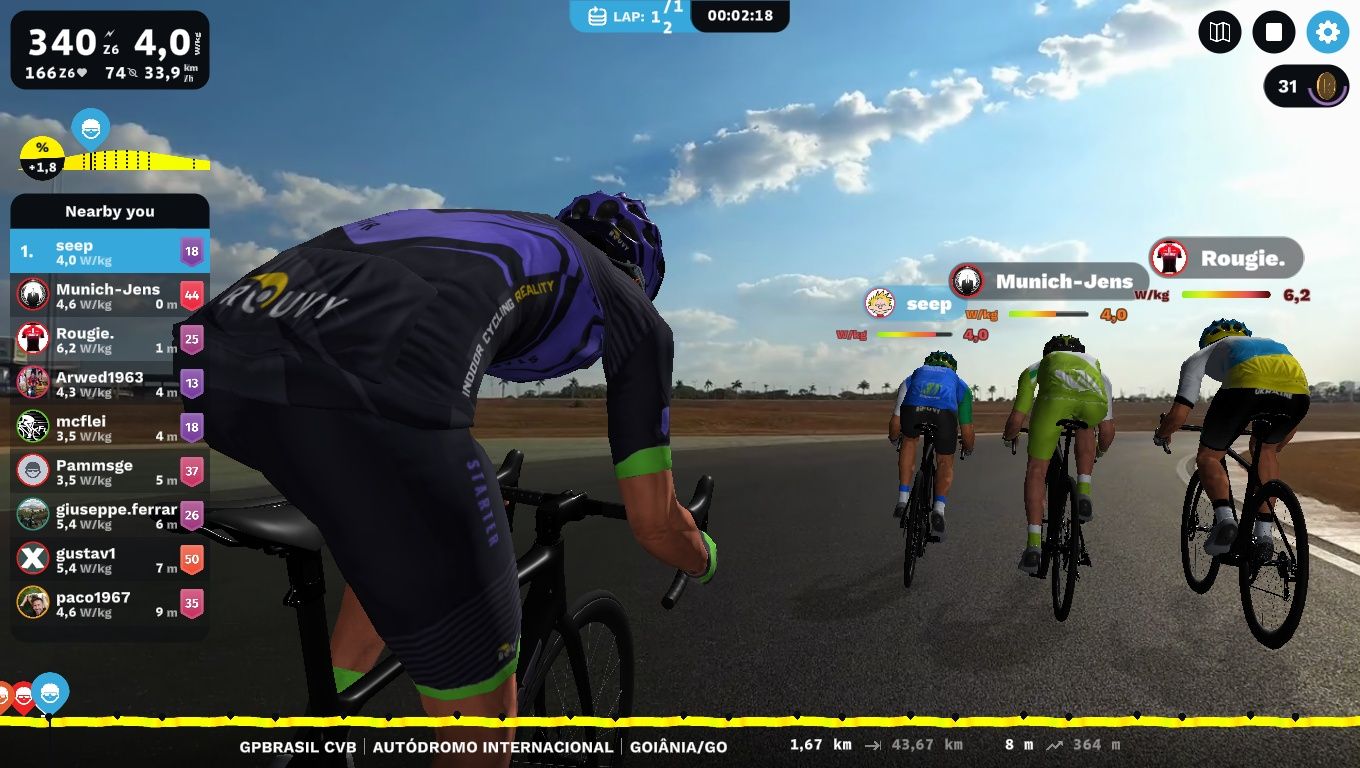Stop the ride with the square button
1360x768 pixels.
[x=1273, y=33]
